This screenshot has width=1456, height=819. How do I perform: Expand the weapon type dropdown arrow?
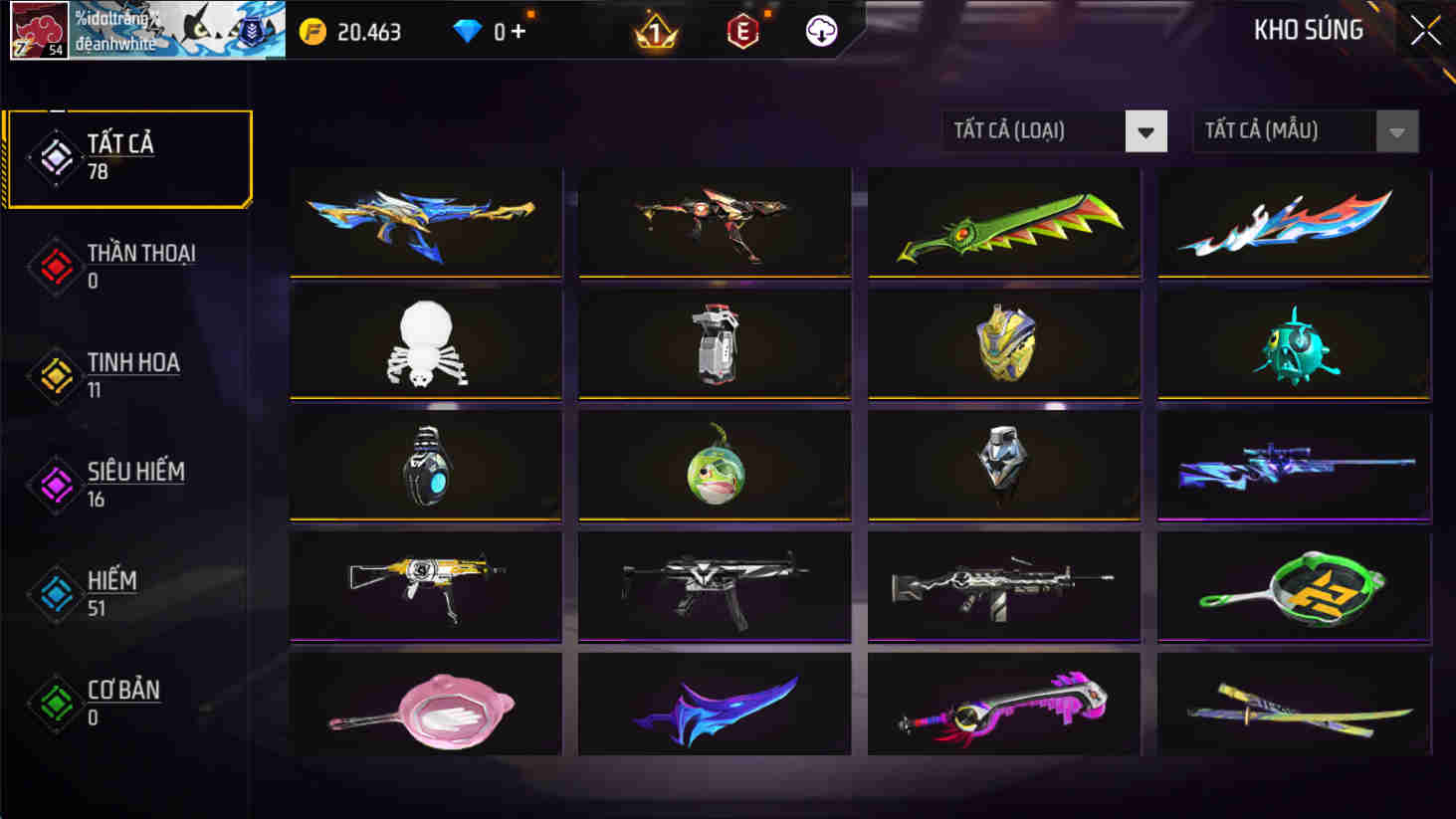tap(1146, 130)
